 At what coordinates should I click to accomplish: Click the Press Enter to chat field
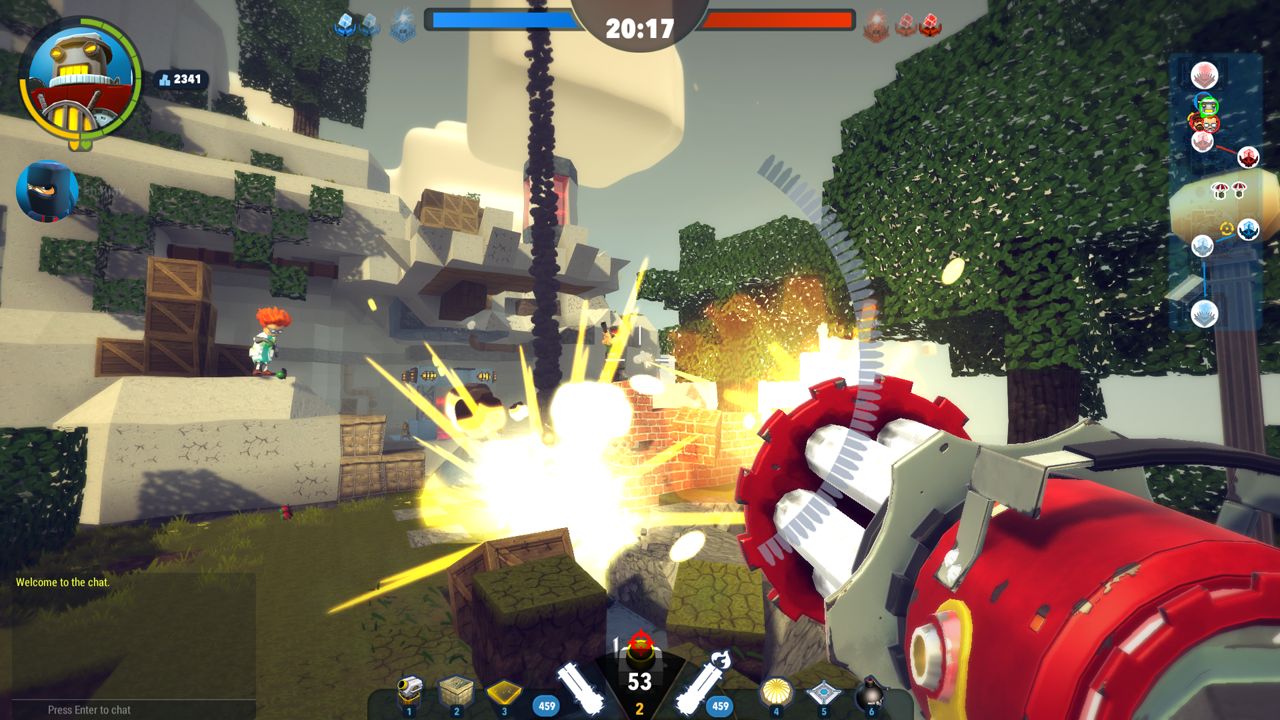pos(90,709)
